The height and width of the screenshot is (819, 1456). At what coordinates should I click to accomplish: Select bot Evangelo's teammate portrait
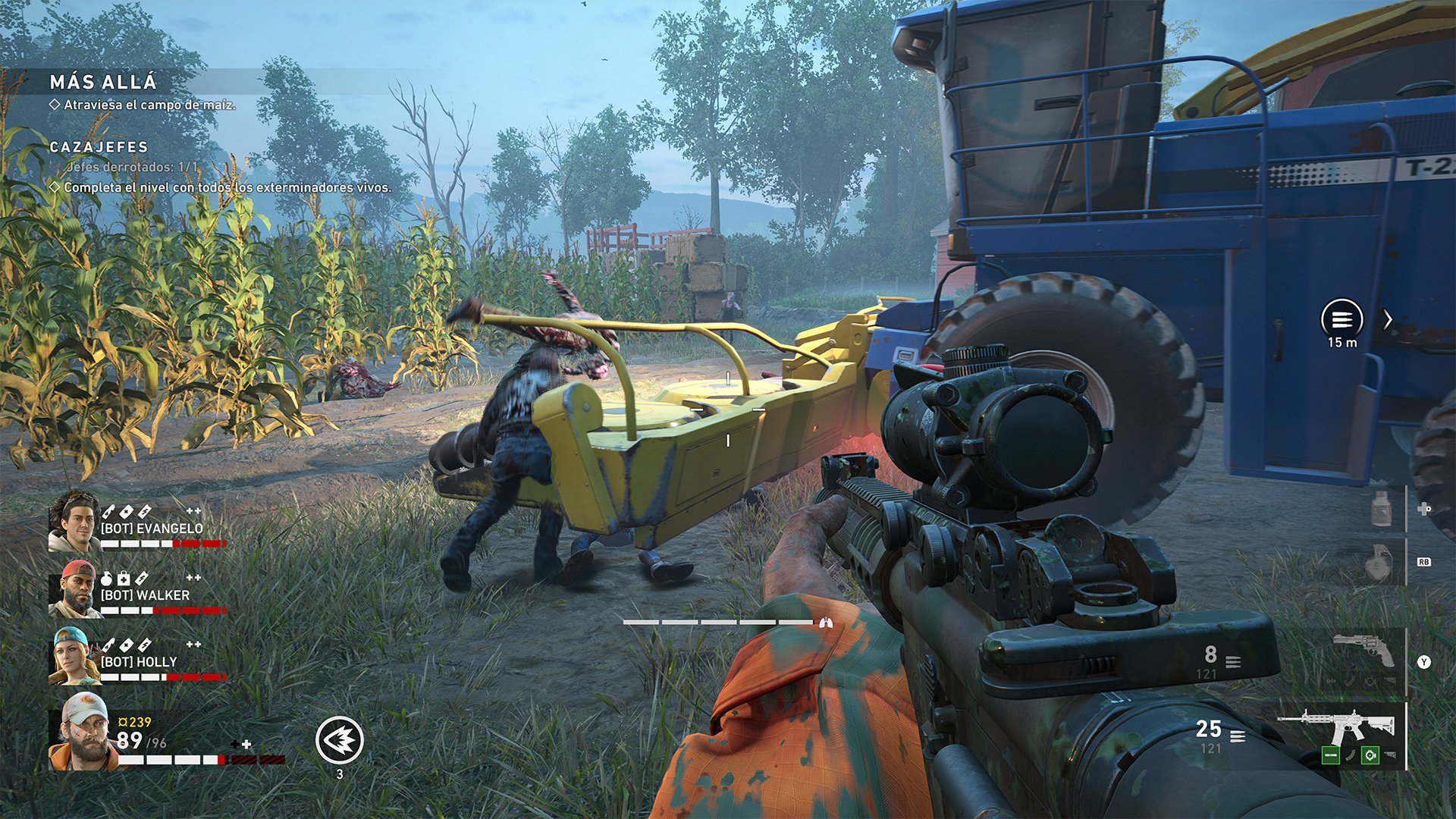point(74,521)
